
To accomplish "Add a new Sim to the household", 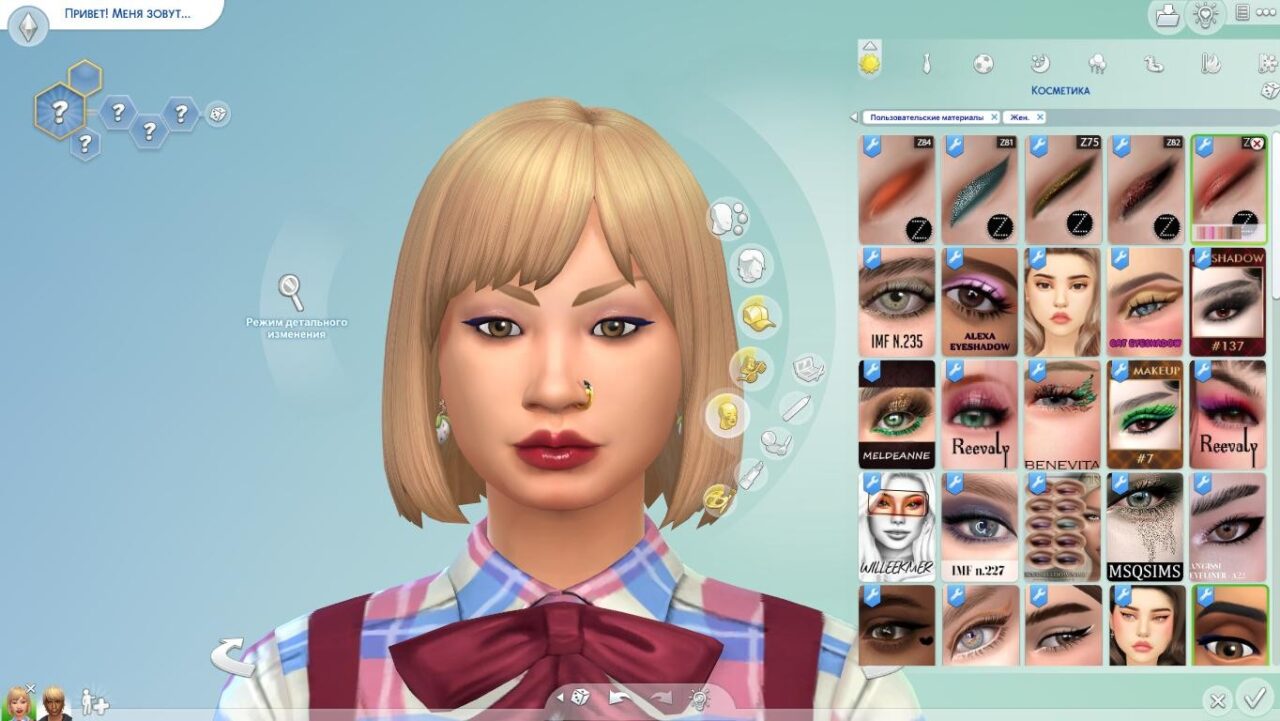I will (x=94, y=702).
